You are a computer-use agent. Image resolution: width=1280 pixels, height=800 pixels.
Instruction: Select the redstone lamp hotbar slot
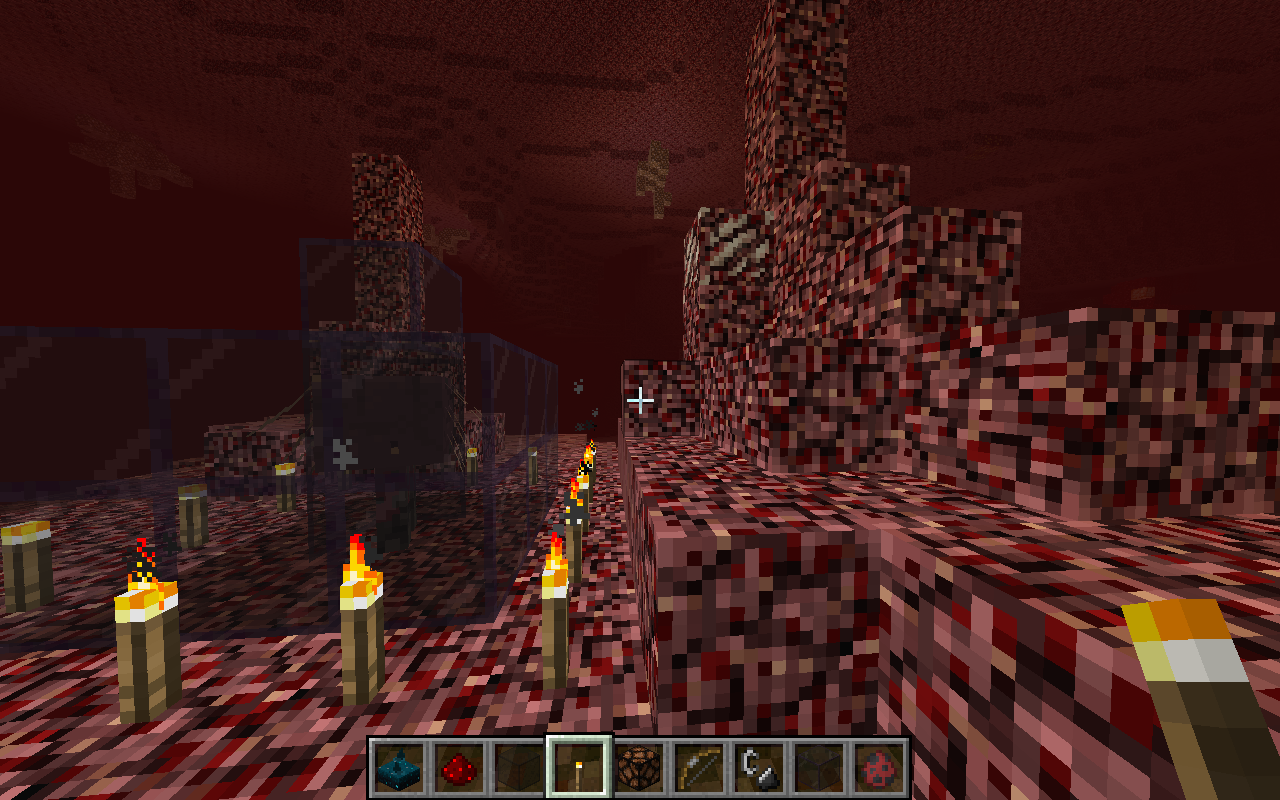[639, 768]
